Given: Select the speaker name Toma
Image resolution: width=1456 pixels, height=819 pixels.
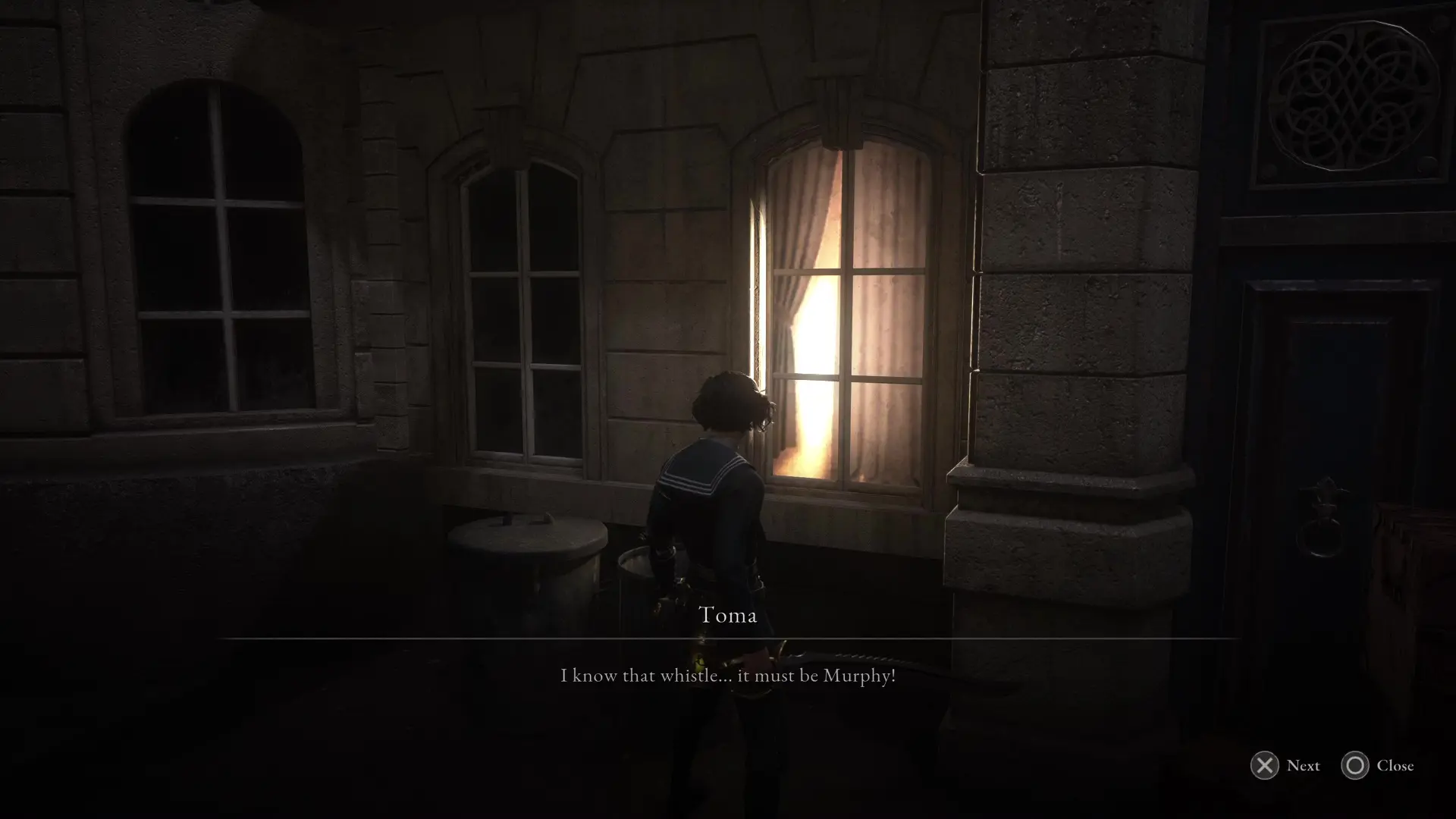Looking at the screenshot, I should tap(727, 616).
